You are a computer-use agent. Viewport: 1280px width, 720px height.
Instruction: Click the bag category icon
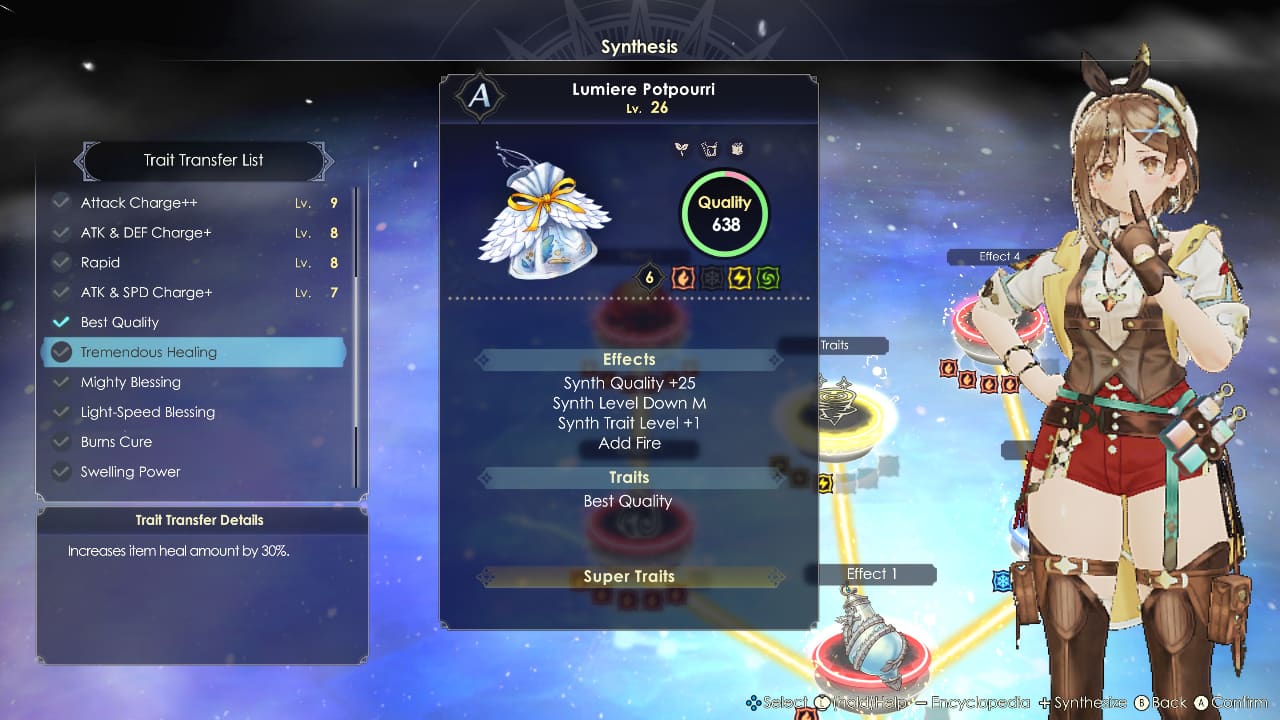pos(709,149)
